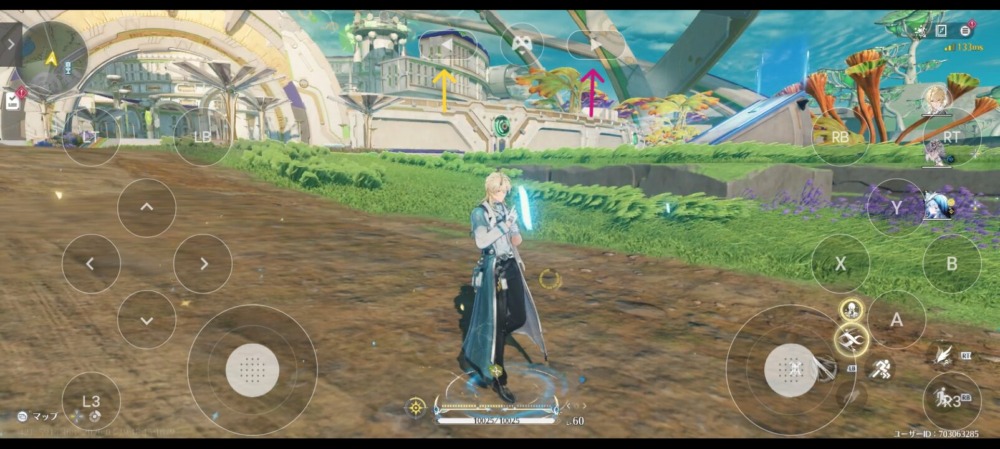Open the quest checklist with red alert

click(x=13, y=100)
